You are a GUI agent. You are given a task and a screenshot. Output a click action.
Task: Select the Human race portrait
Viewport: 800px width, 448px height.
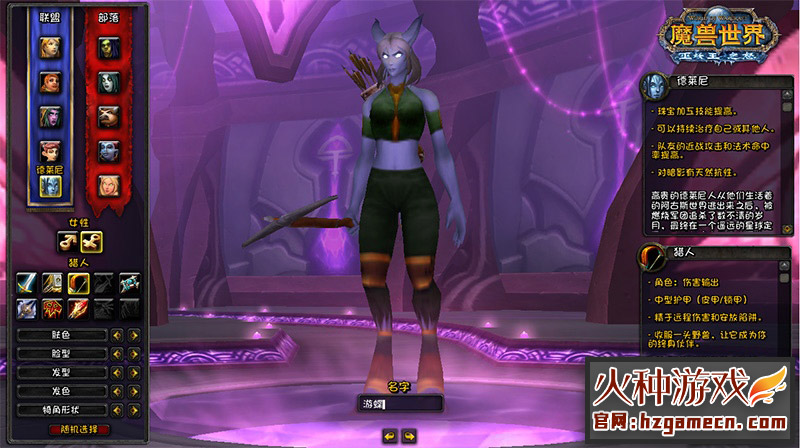pos(50,46)
